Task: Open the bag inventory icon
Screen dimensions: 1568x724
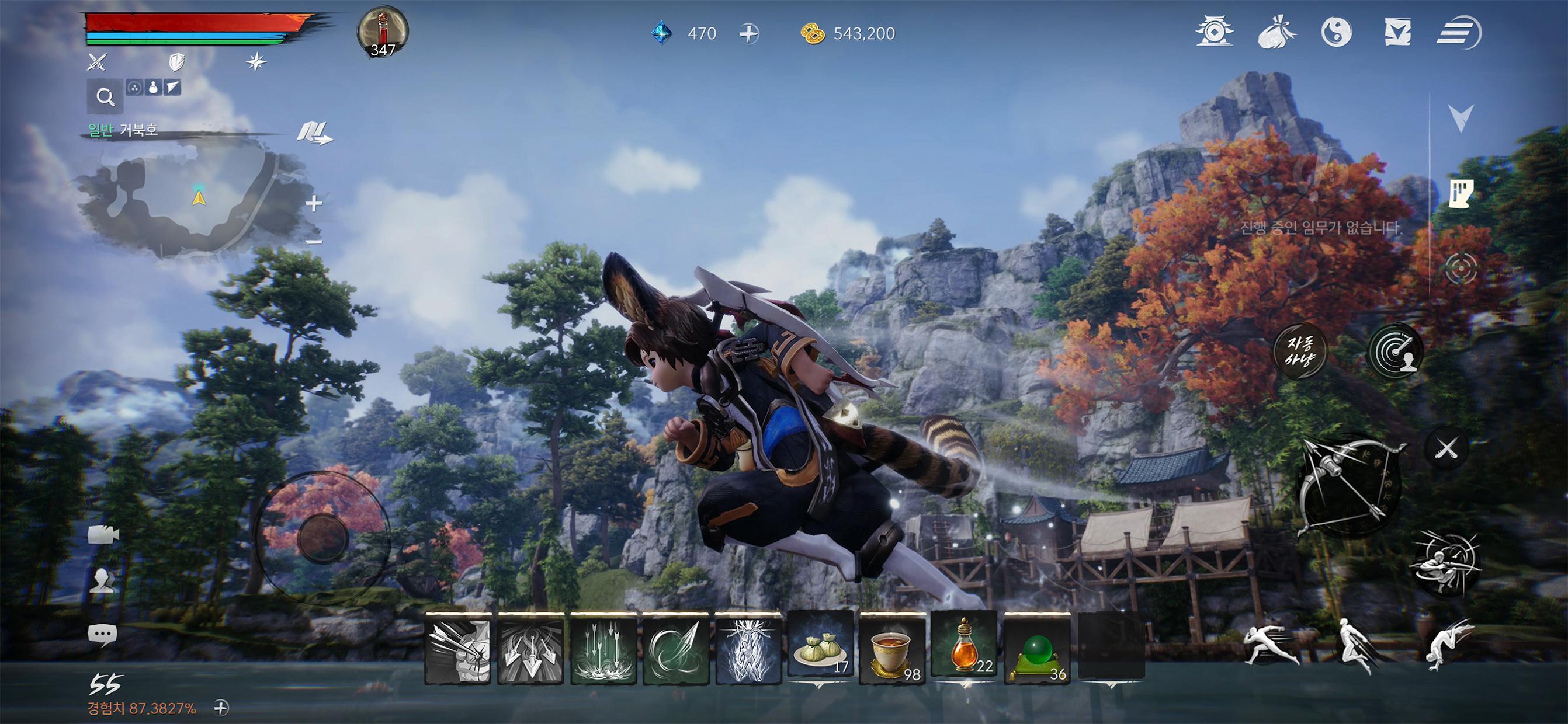Action: coord(1276,32)
